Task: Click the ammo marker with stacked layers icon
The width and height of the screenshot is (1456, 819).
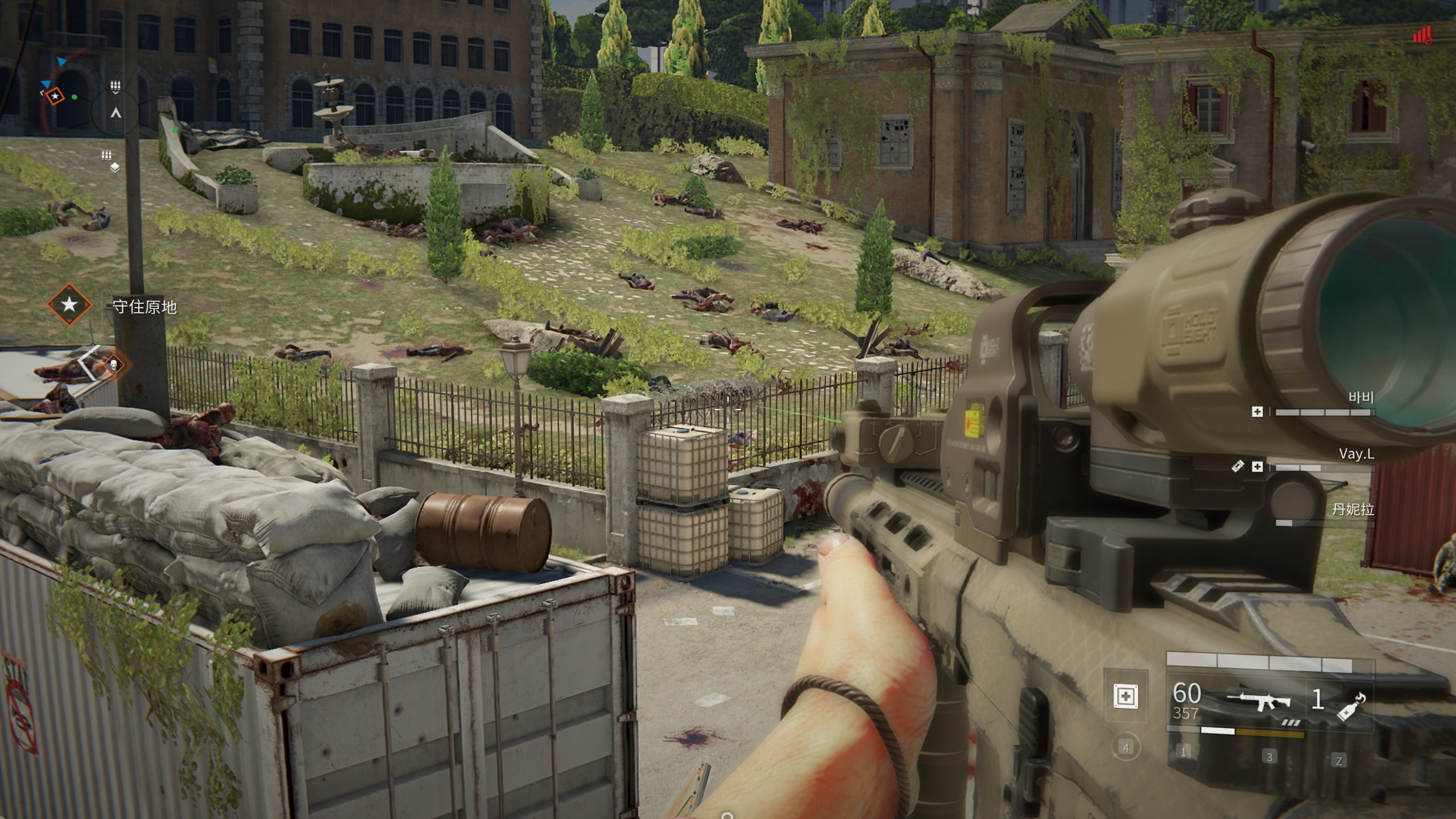Action: tap(114, 167)
